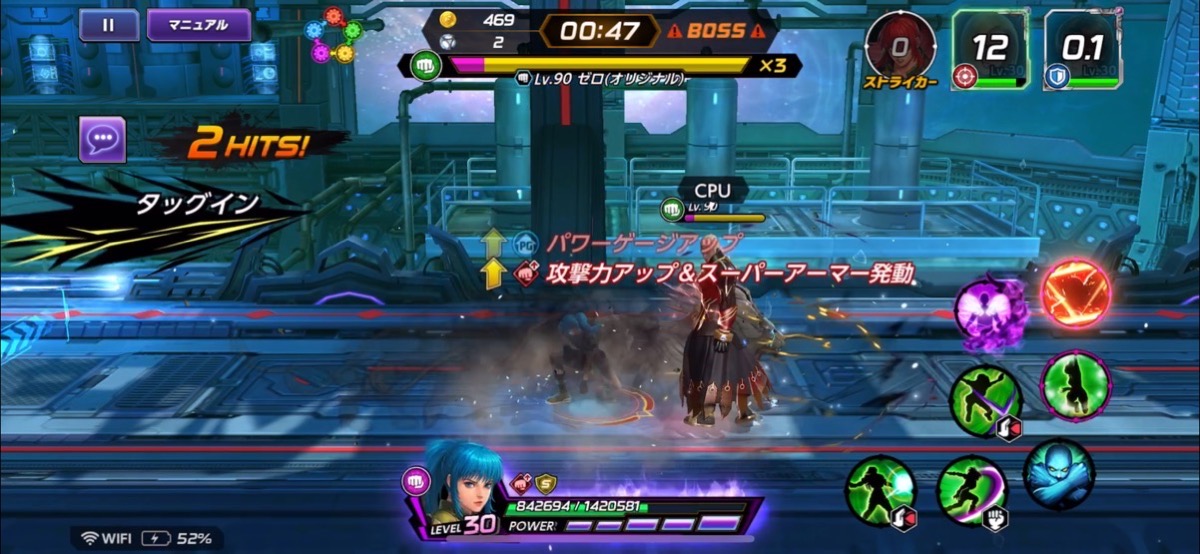
Task: Use the green slashing jump skill
Action: [984, 400]
